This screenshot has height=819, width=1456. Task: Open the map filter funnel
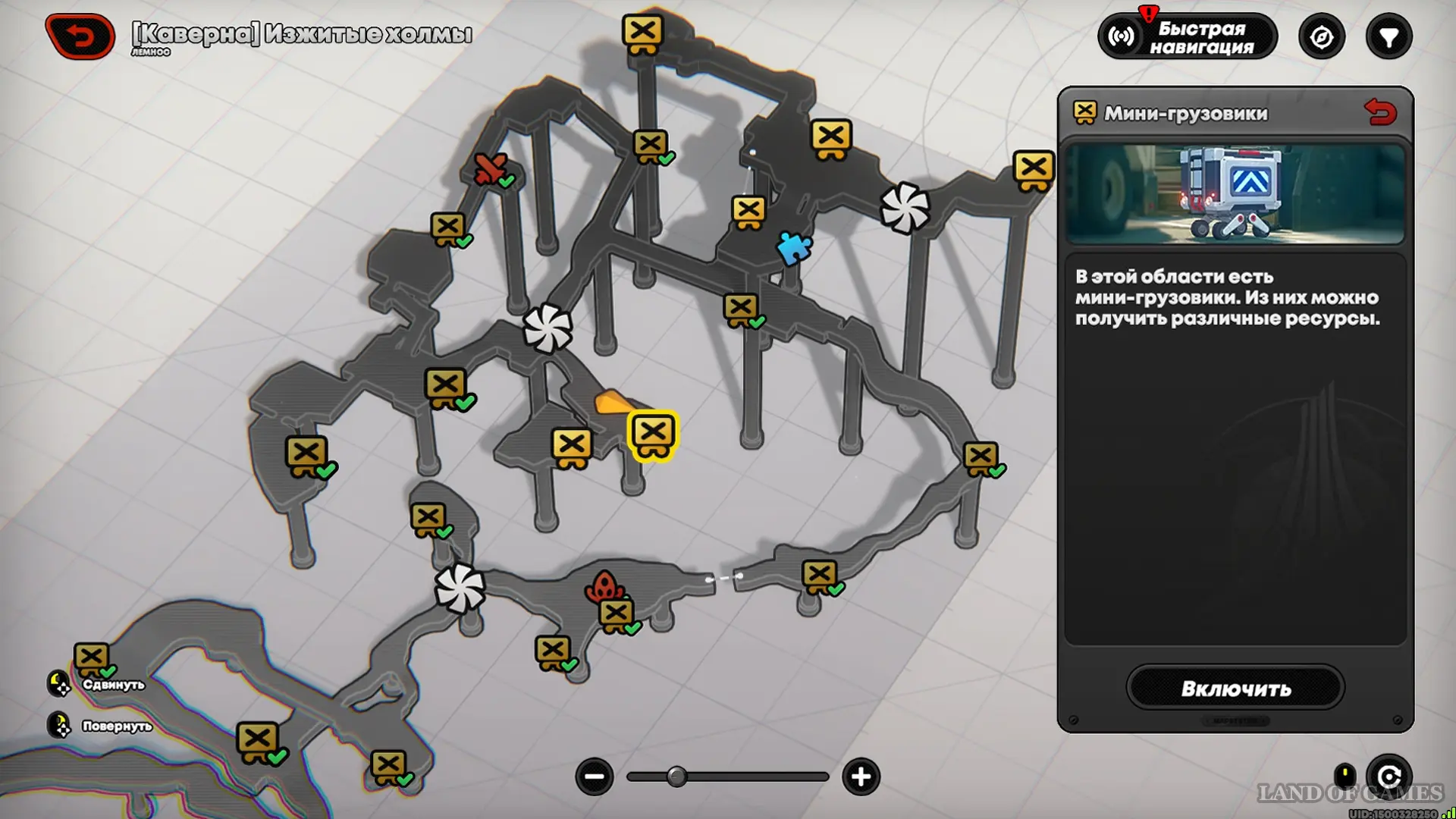click(1389, 36)
